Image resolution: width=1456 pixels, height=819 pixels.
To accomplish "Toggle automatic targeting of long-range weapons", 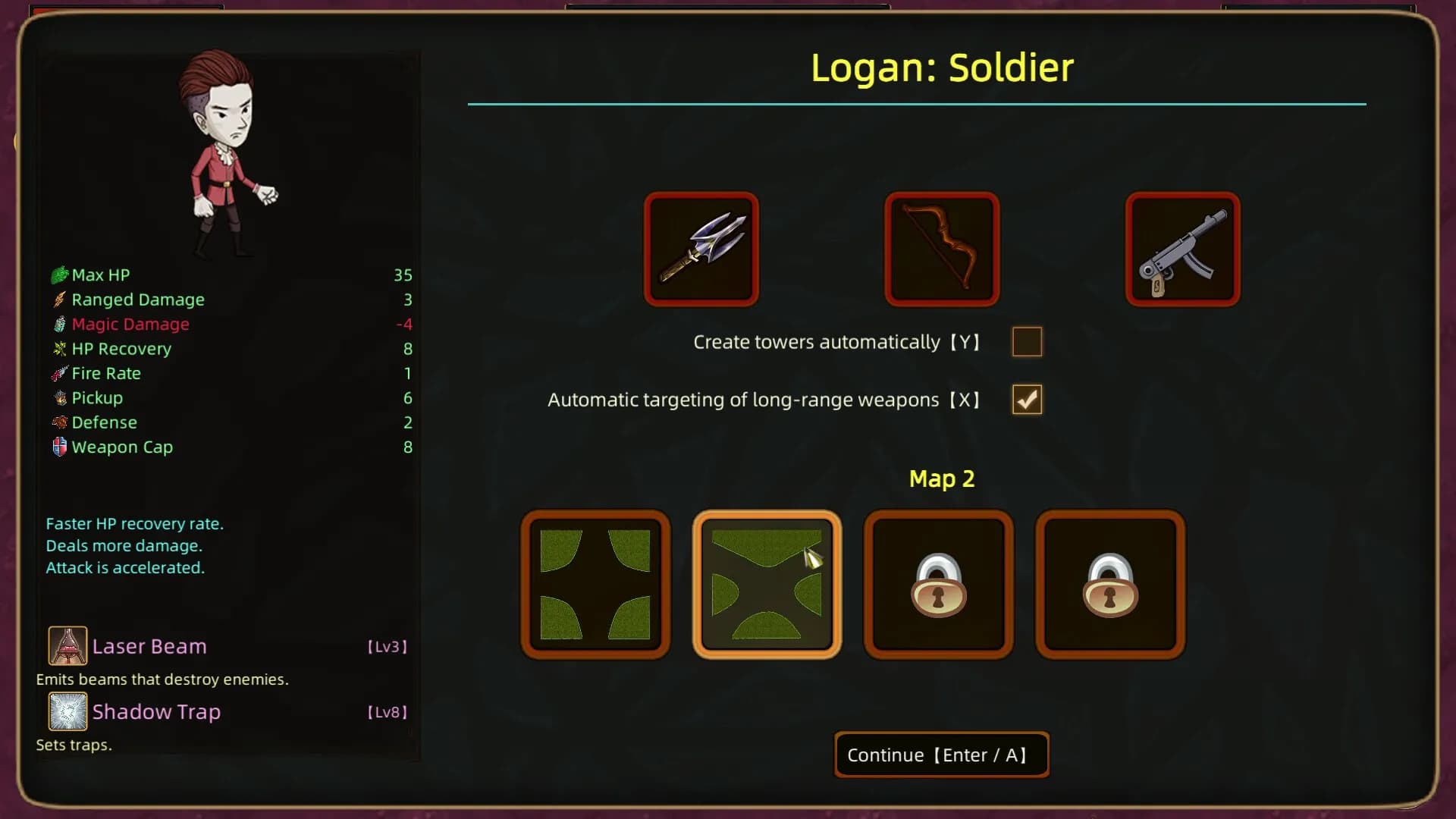I will pos(1027,400).
